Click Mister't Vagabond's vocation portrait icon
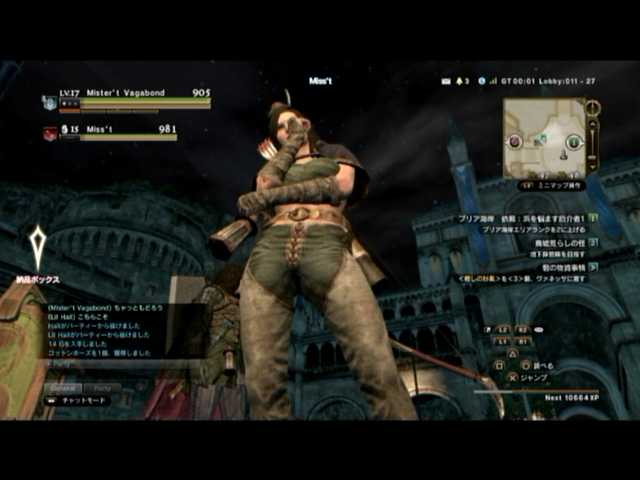This screenshot has height=480, width=640. (x=50, y=101)
